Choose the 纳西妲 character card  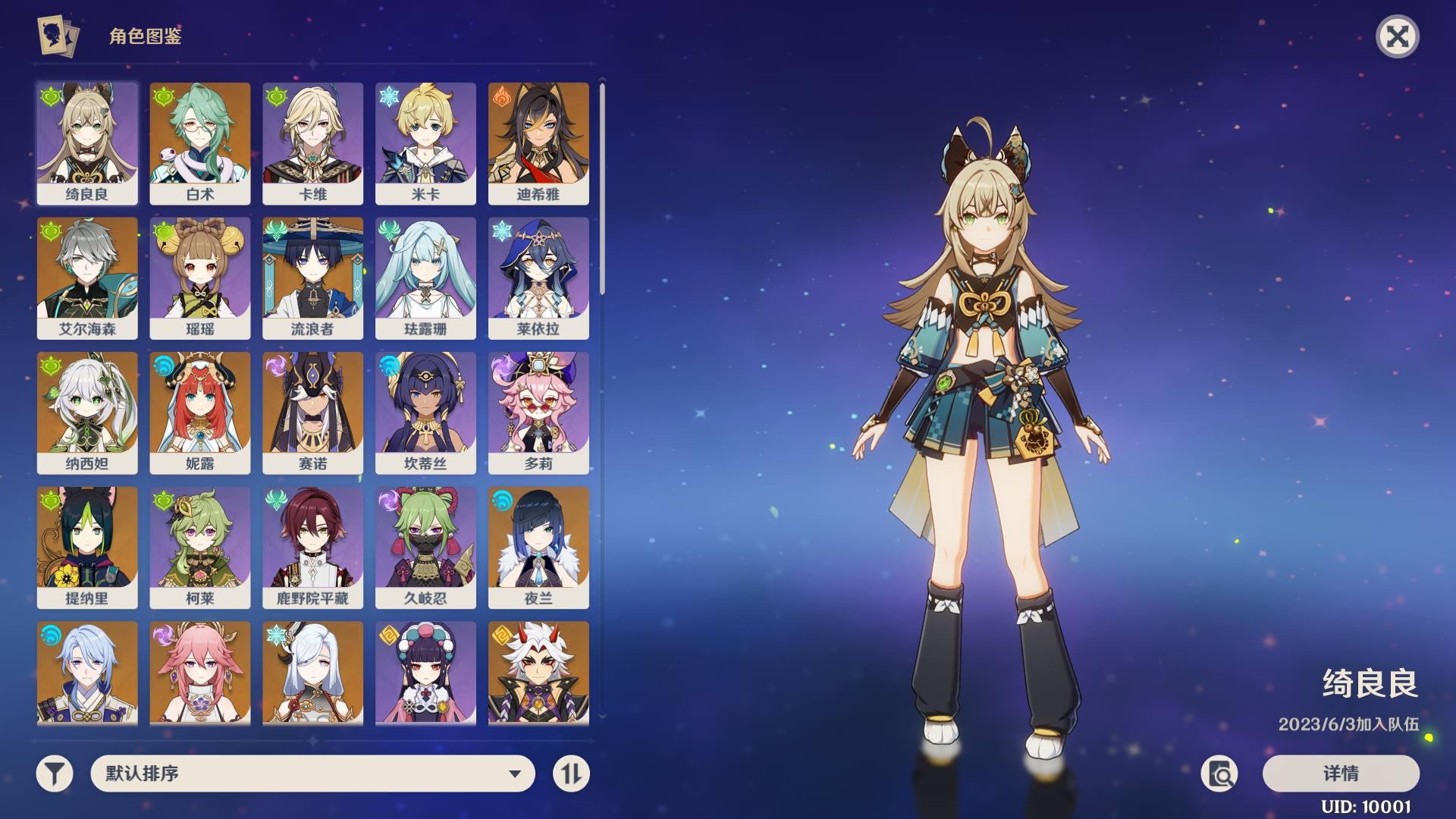click(x=87, y=413)
